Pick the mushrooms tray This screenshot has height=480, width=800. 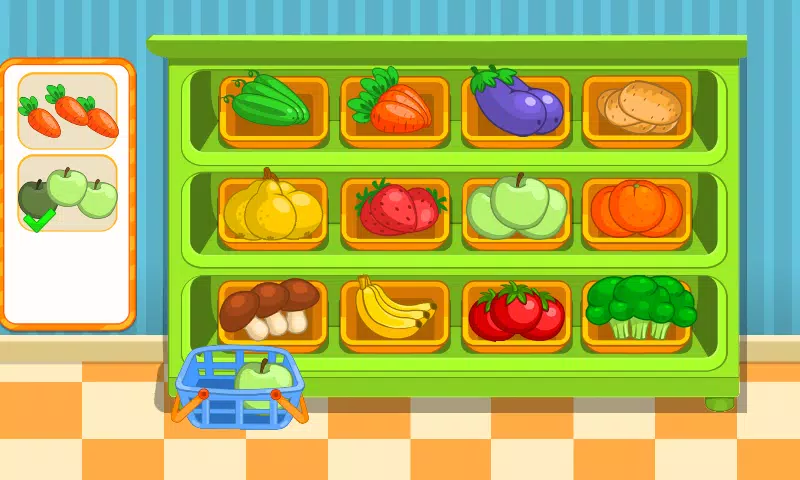[271, 310]
